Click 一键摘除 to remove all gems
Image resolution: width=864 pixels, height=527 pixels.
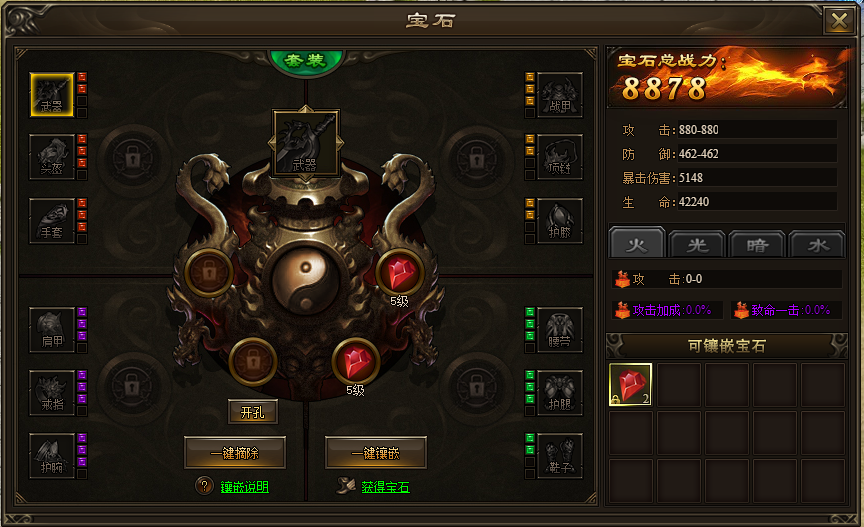(x=235, y=453)
